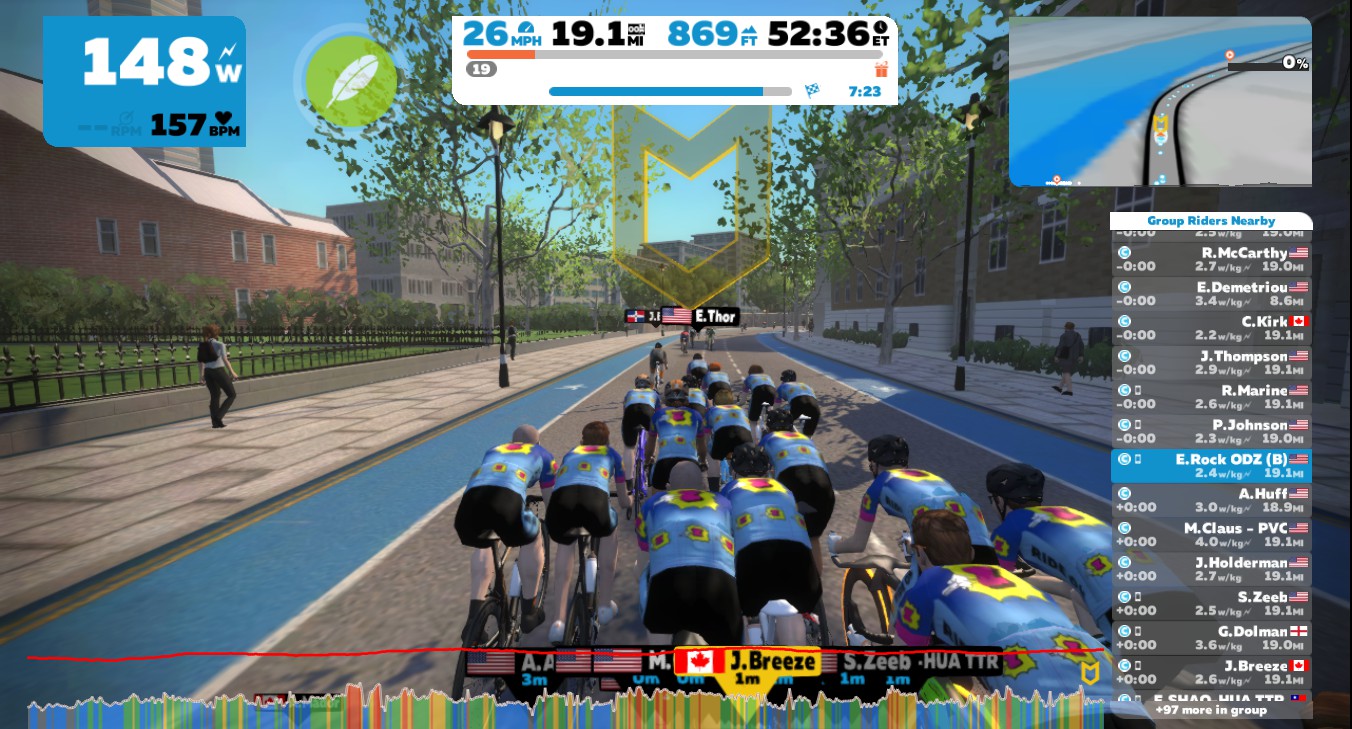Viewport: 1352px width, 729px height.
Task: Select J.Holderman from the riders list
Action: point(1211,569)
